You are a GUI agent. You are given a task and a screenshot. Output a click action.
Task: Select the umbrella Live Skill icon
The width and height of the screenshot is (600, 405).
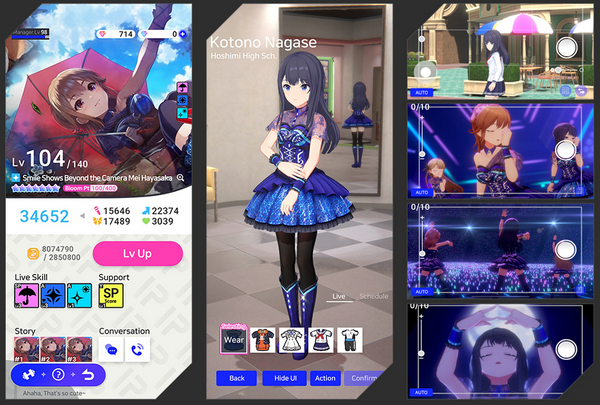[x=25, y=293]
